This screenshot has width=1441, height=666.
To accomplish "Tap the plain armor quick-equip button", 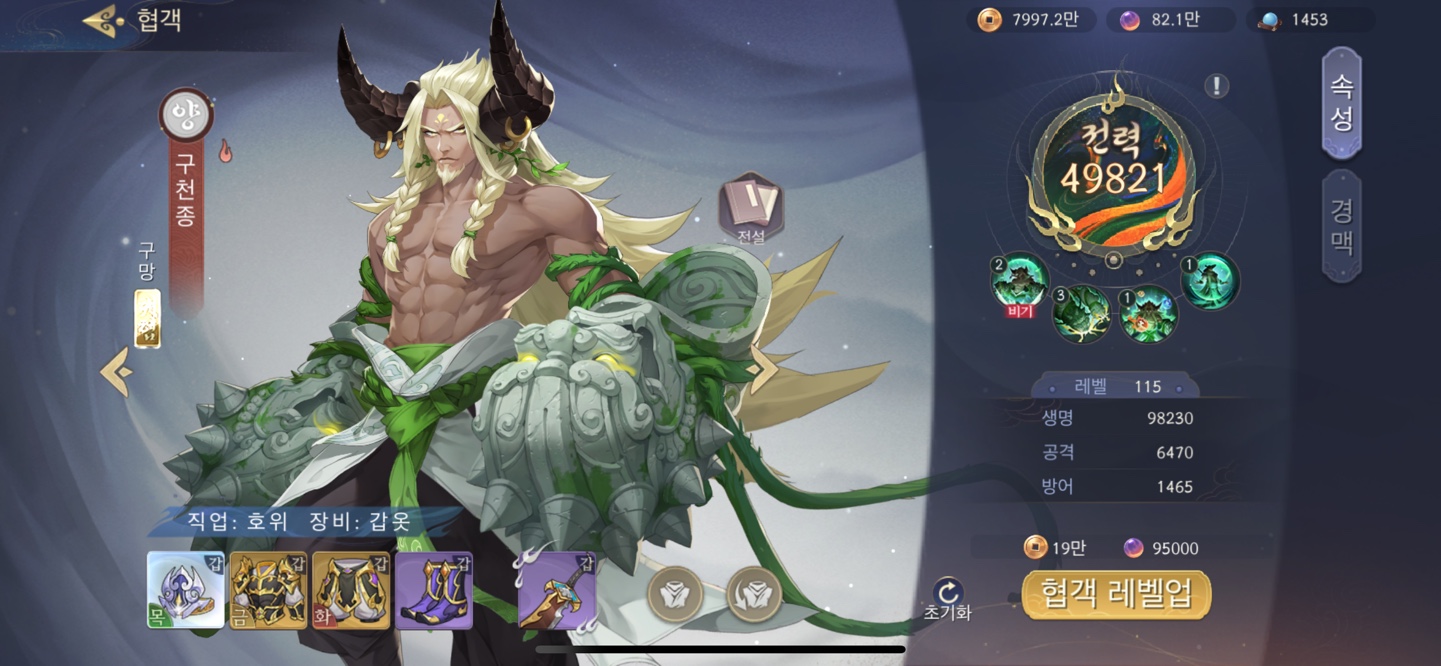I will [x=675, y=594].
